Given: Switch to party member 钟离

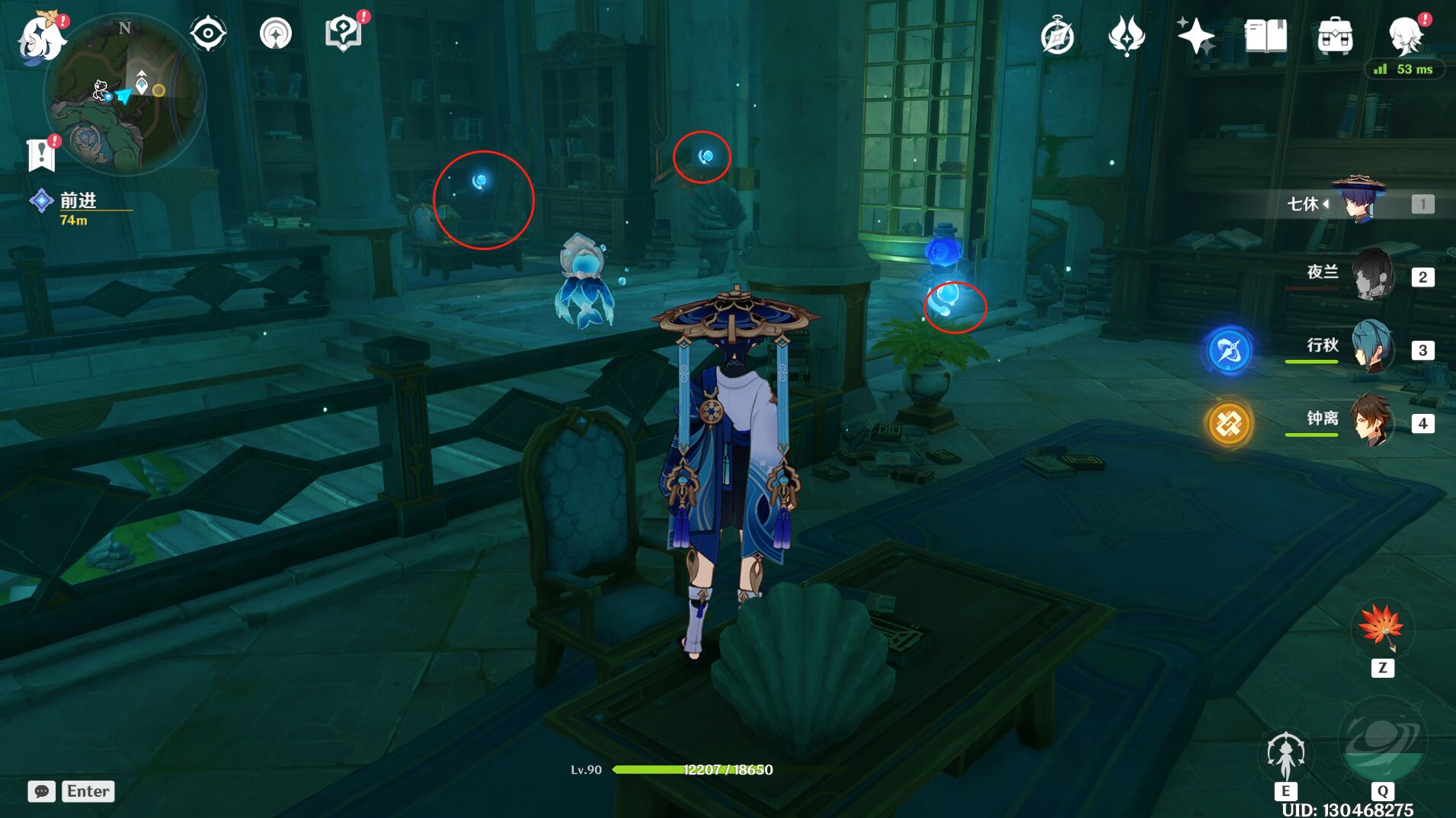Looking at the screenshot, I should point(1371,420).
